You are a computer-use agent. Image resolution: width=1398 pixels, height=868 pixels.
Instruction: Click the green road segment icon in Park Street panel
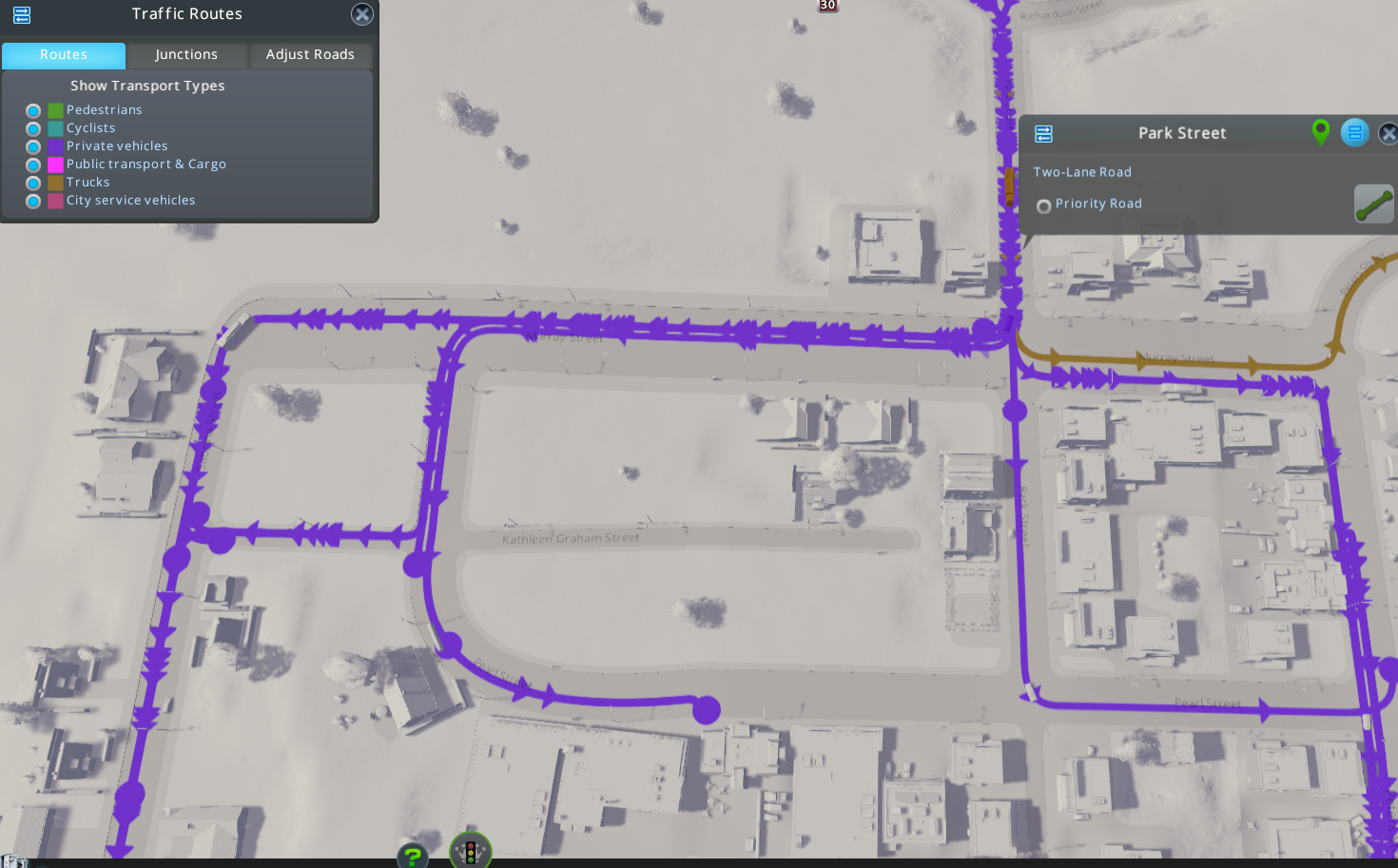[x=1373, y=203]
